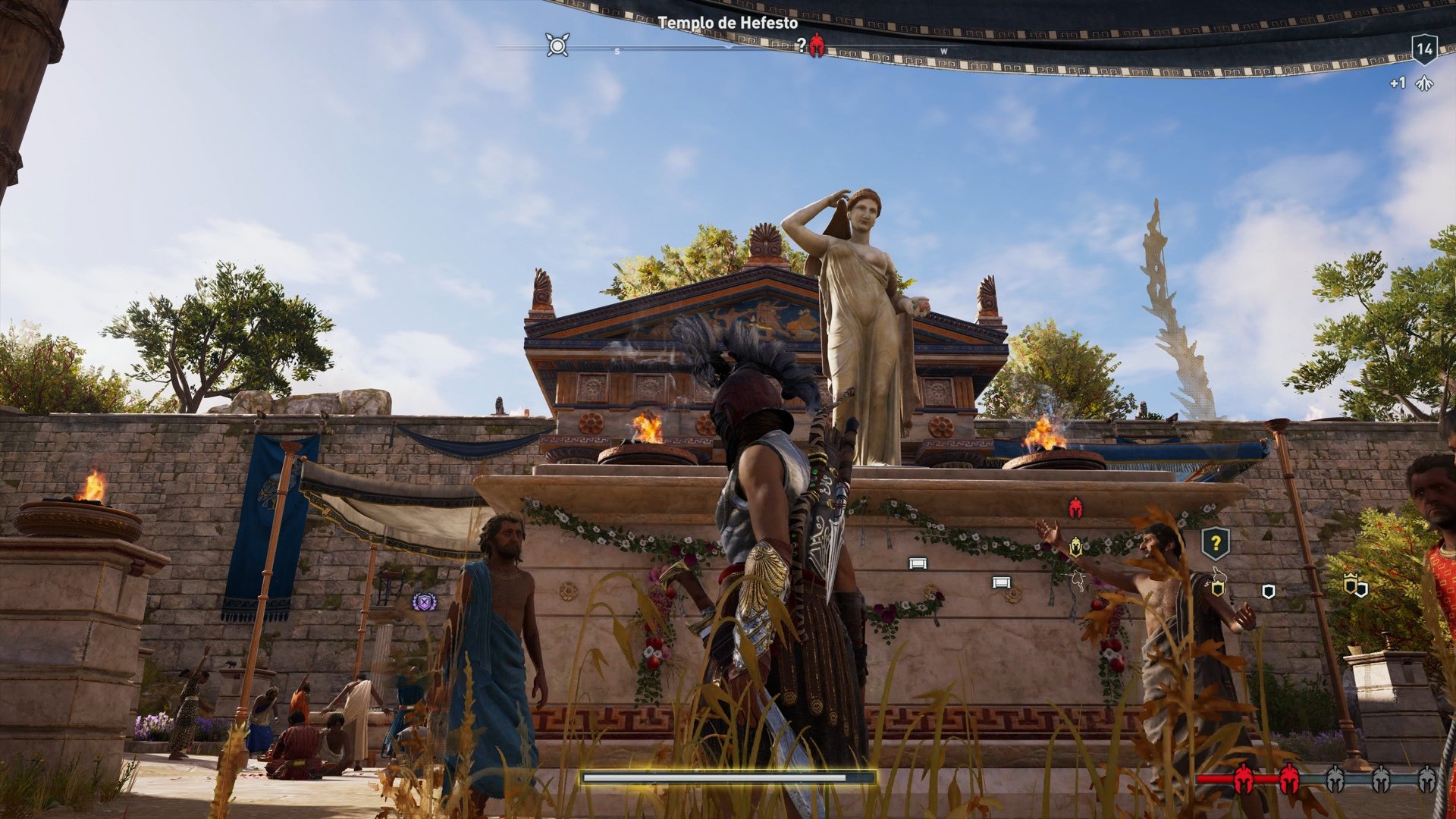Click the crossed spears compass objective marker
The image size is (1456, 819).
coord(557,45)
